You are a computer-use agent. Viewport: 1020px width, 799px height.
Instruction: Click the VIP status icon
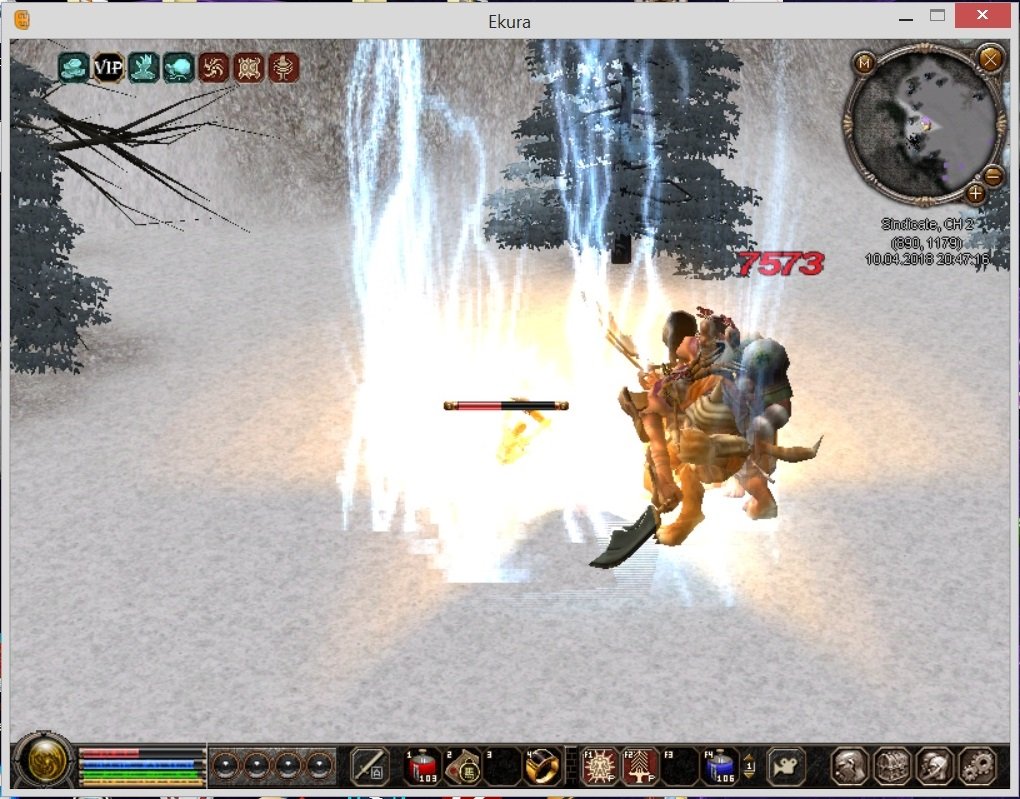point(108,68)
